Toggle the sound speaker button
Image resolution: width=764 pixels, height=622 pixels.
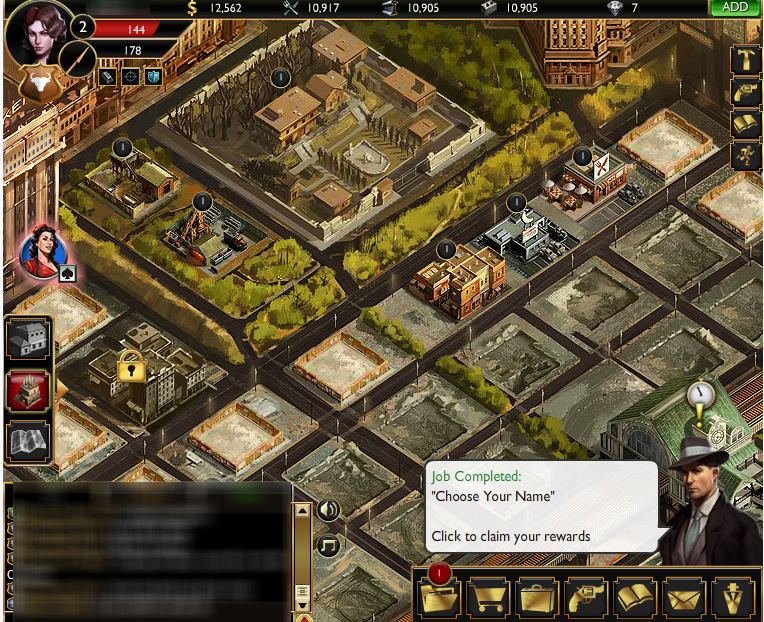(328, 510)
